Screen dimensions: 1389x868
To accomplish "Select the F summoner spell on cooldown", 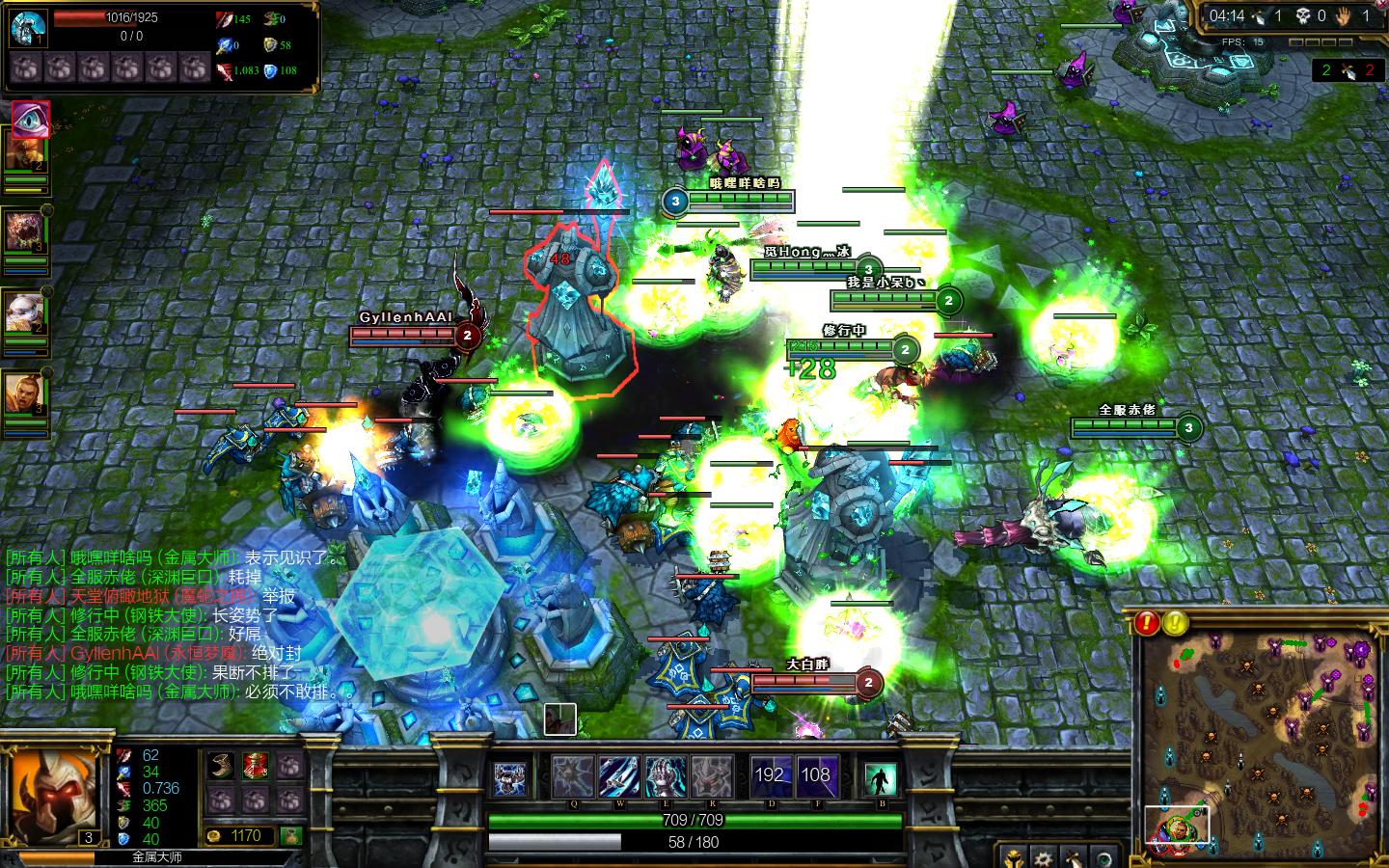I will (816, 776).
